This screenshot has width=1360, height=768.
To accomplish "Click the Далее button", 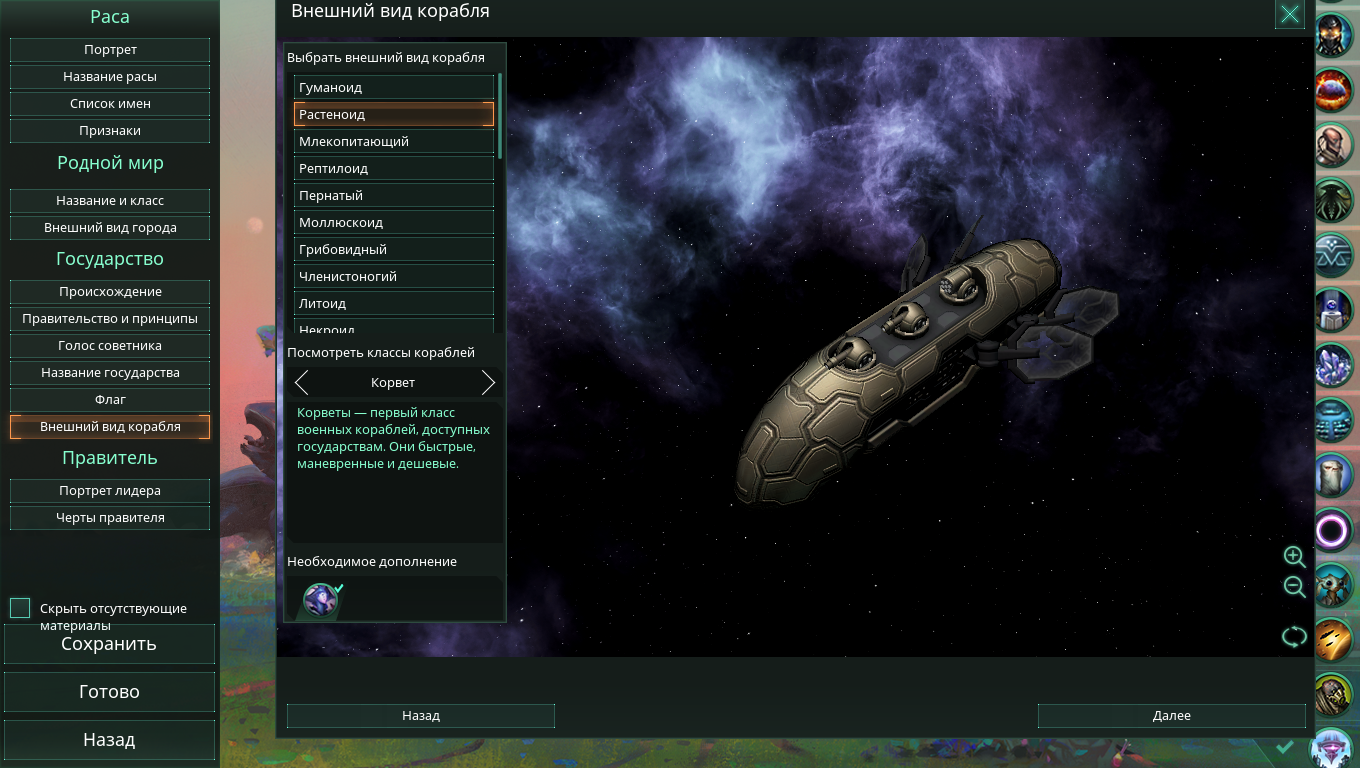I will point(1171,716).
